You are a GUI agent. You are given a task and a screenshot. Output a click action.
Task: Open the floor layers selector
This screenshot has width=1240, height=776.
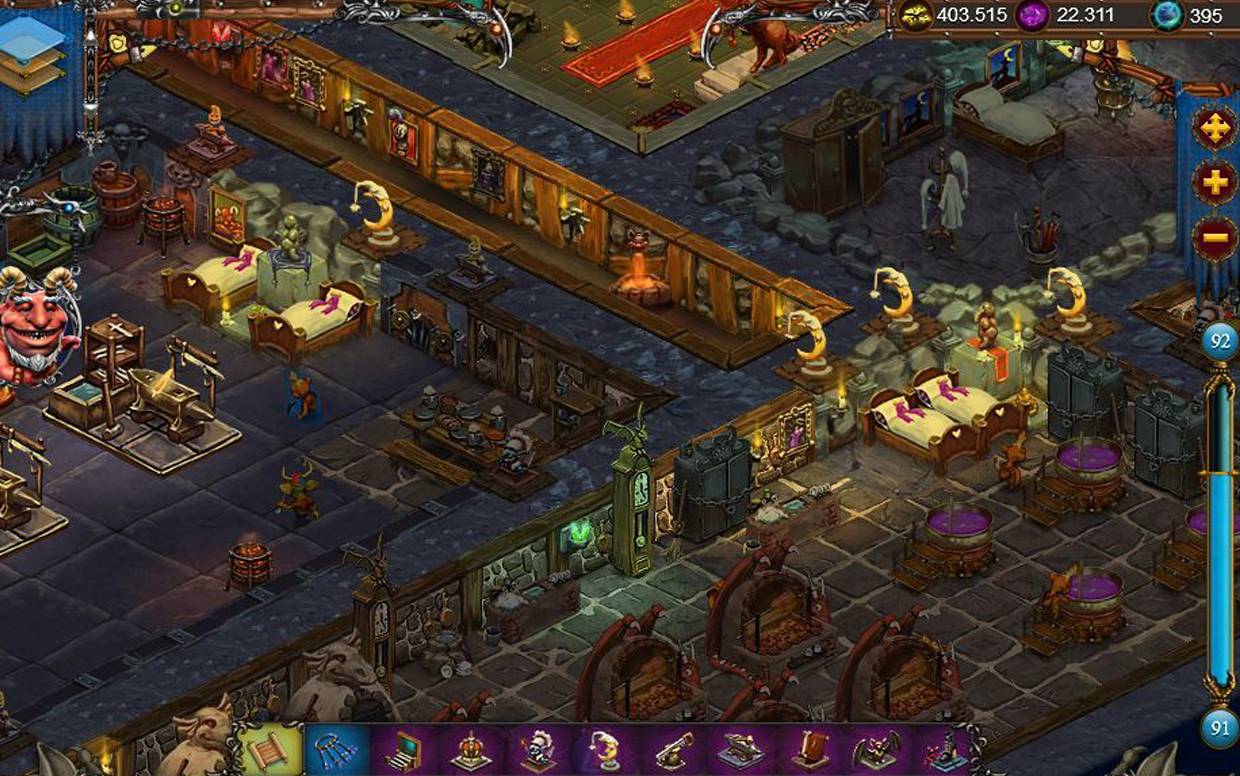pos(33,55)
